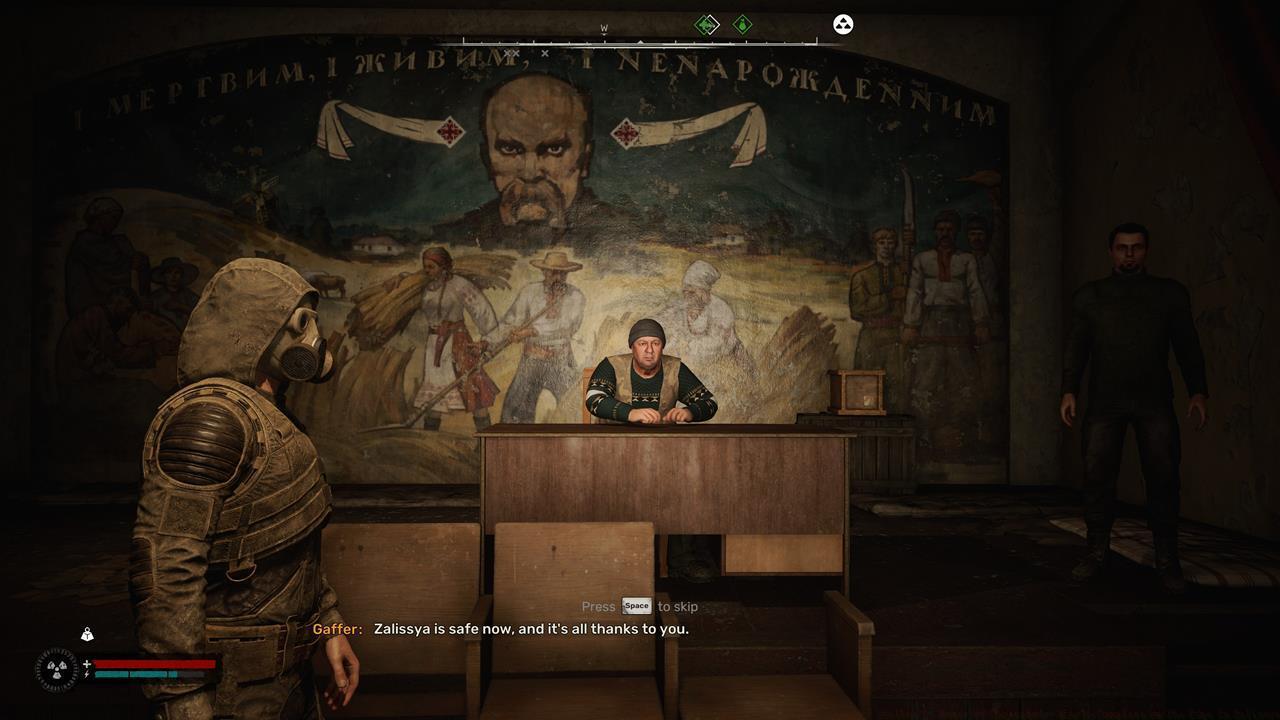Select the carry weight kettlebell icon
The height and width of the screenshot is (720, 1280).
[x=88, y=634]
